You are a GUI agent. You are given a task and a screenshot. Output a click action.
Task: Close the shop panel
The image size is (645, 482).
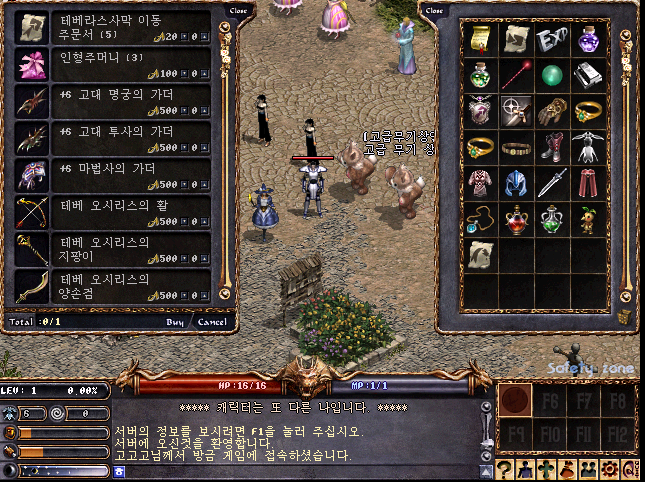[x=238, y=11]
